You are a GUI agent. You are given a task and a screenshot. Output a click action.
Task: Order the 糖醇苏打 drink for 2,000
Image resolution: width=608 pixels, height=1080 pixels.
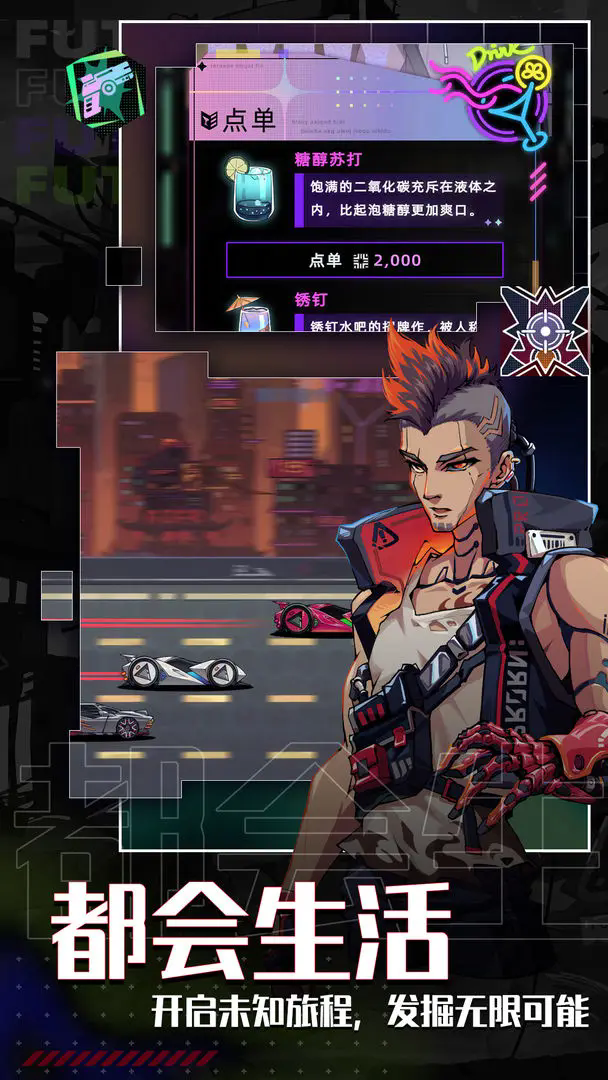[364, 261]
